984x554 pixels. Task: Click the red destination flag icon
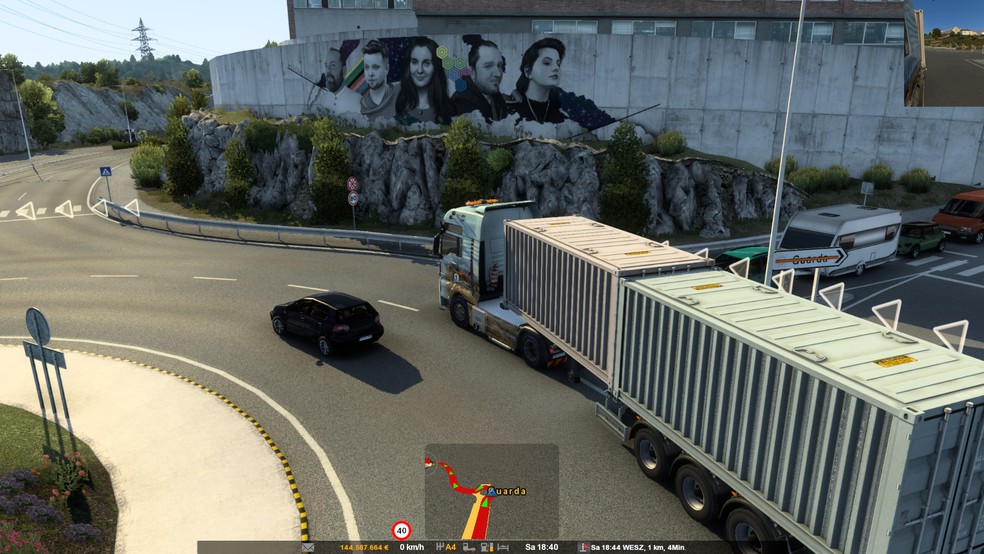click(x=583, y=548)
